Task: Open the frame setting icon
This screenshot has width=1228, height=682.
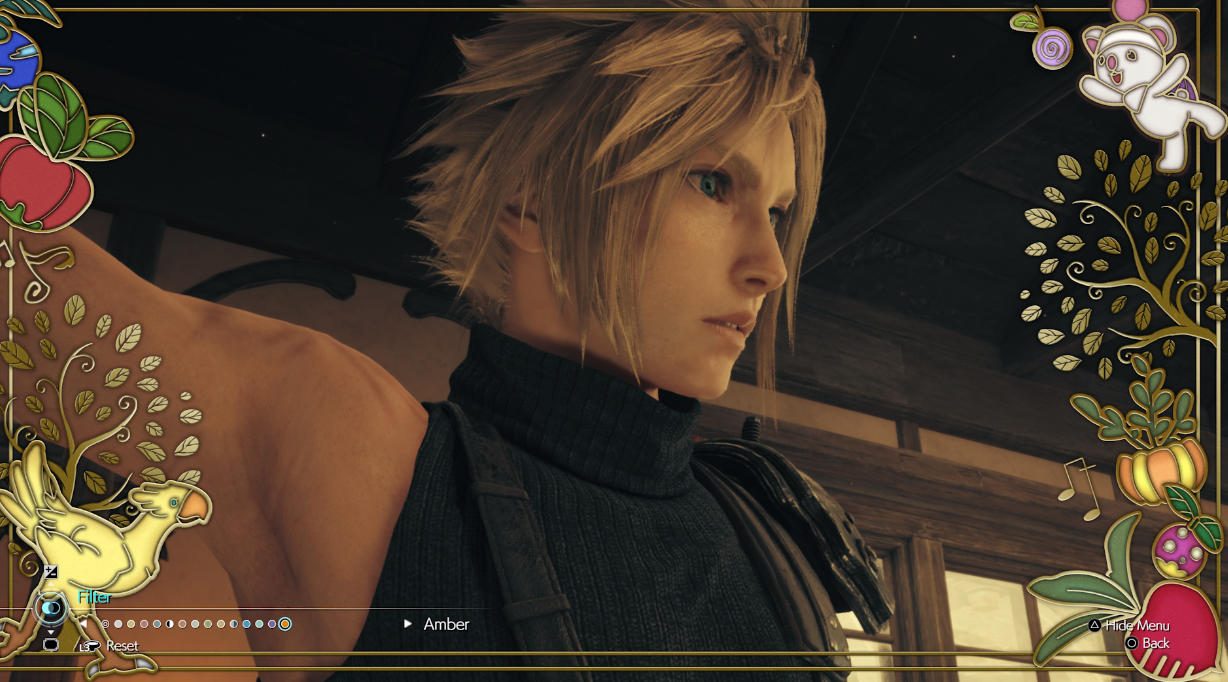Action: click(51, 645)
